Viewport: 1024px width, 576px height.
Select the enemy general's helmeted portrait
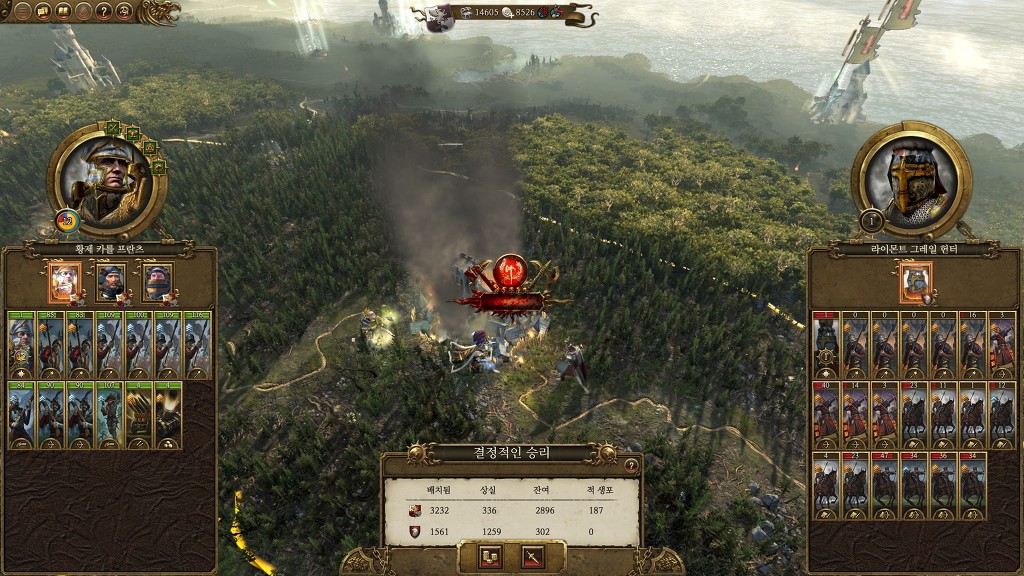(x=911, y=181)
